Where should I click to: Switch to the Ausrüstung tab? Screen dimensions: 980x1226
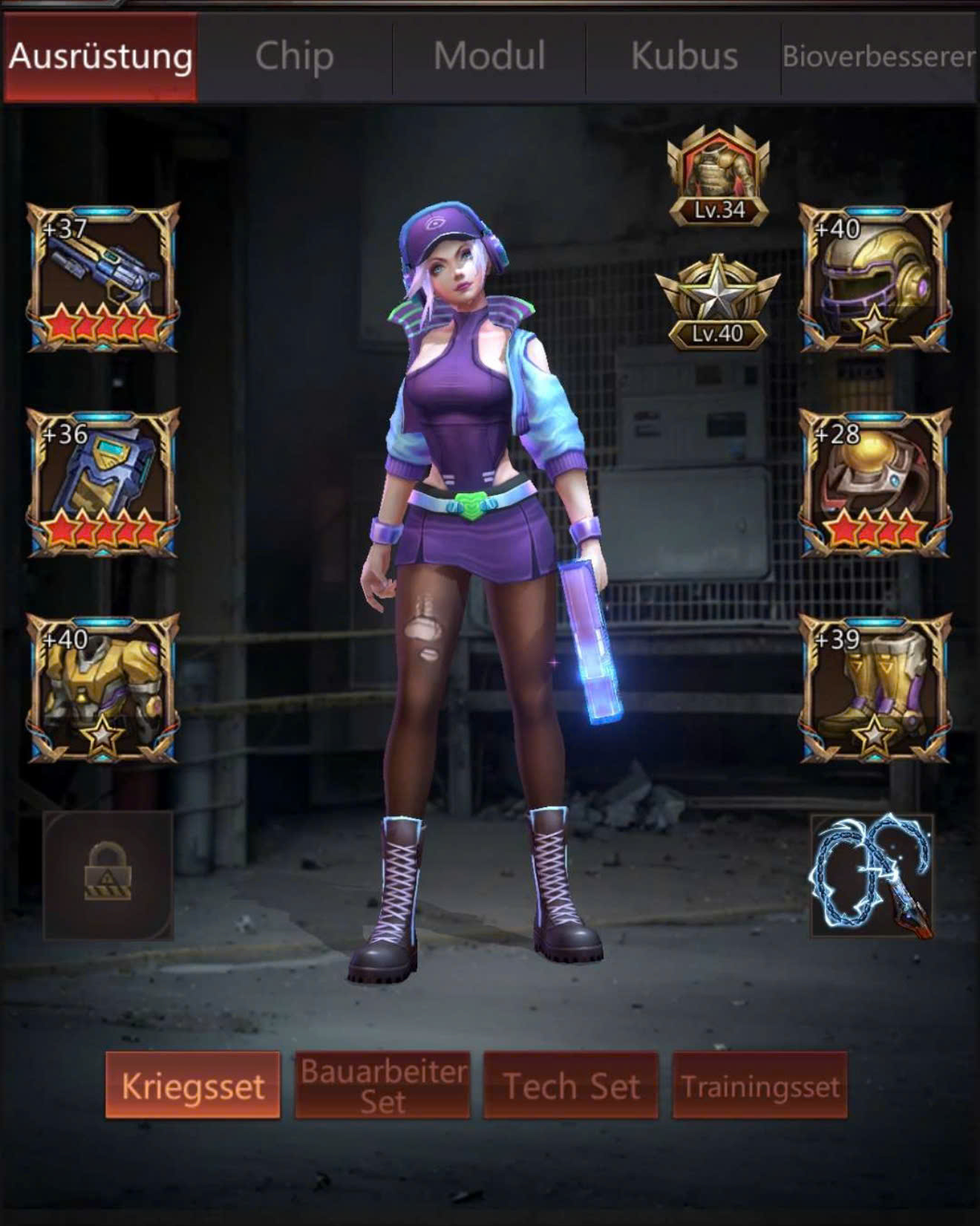[x=100, y=57]
